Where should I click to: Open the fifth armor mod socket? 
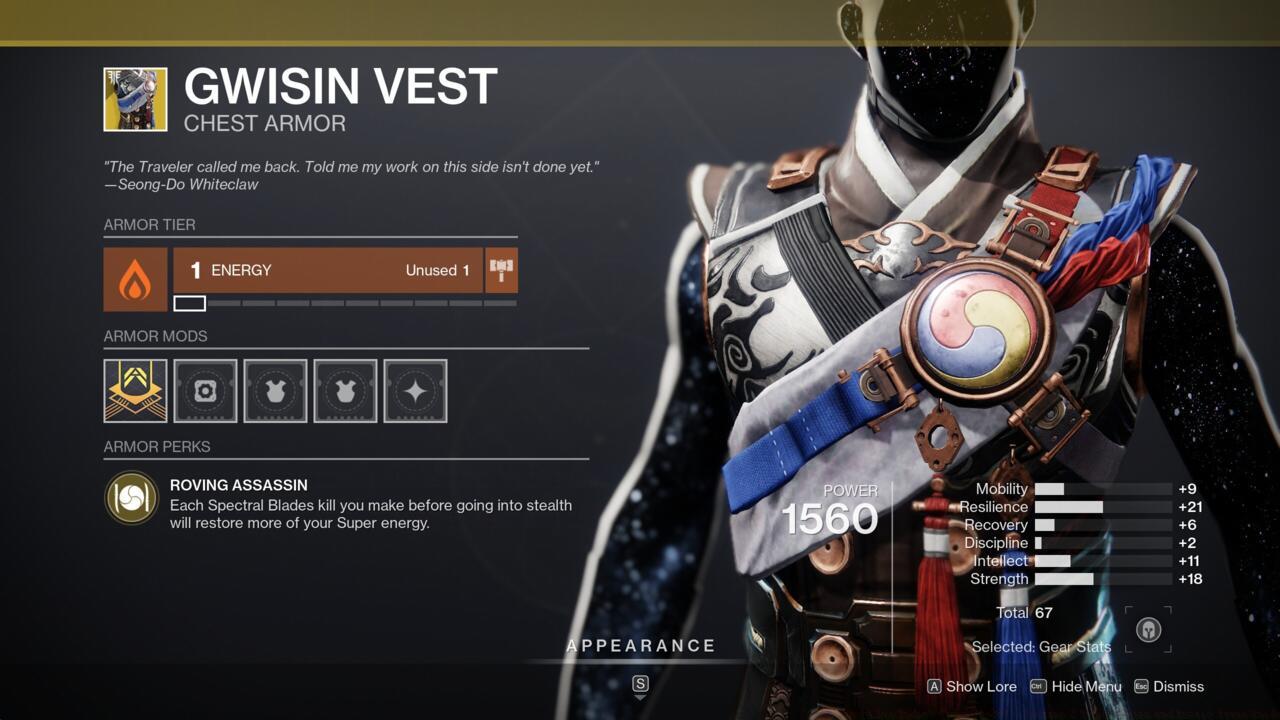coord(415,391)
